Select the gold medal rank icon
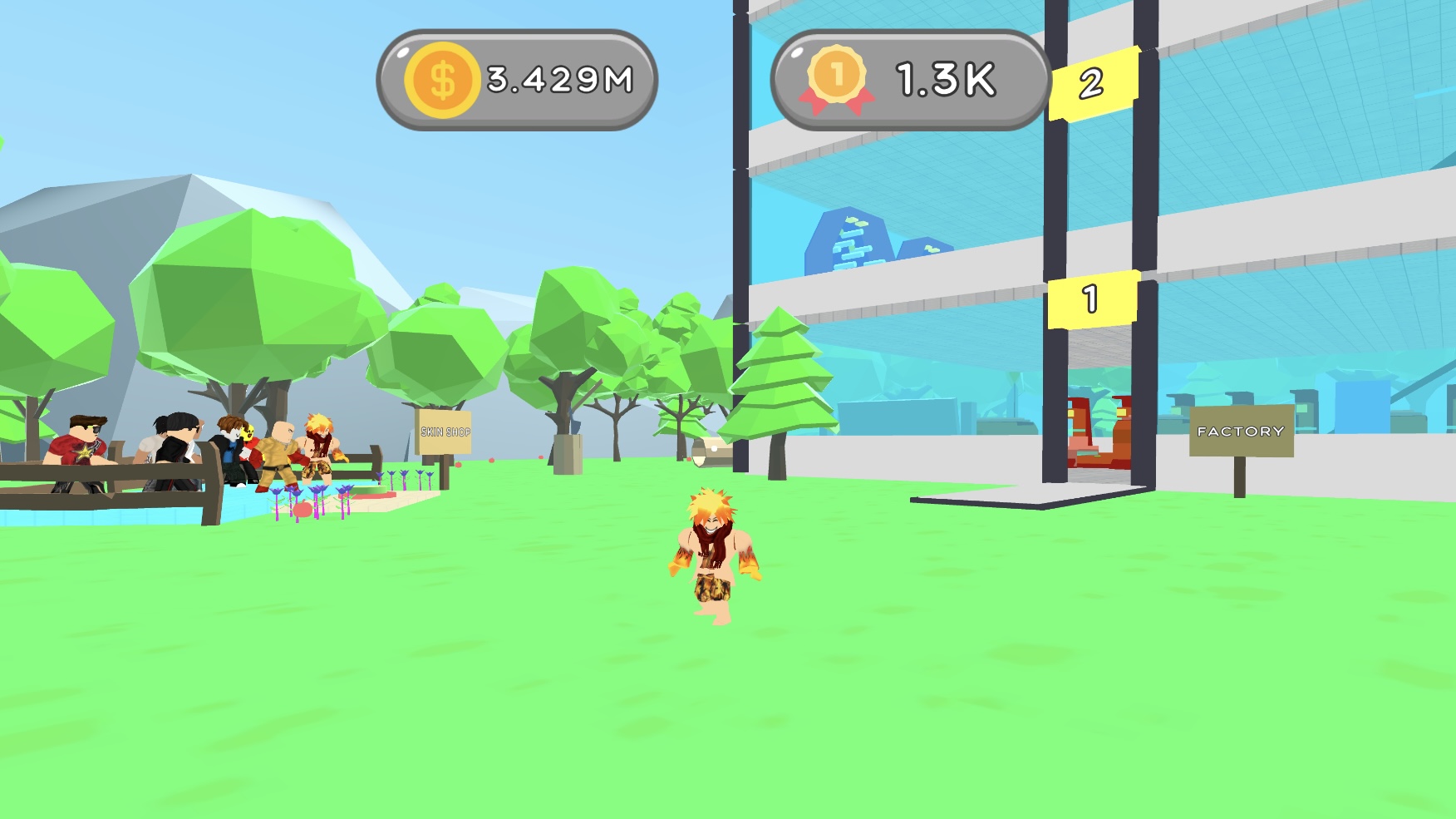The height and width of the screenshot is (819, 1456). point(839,78)
